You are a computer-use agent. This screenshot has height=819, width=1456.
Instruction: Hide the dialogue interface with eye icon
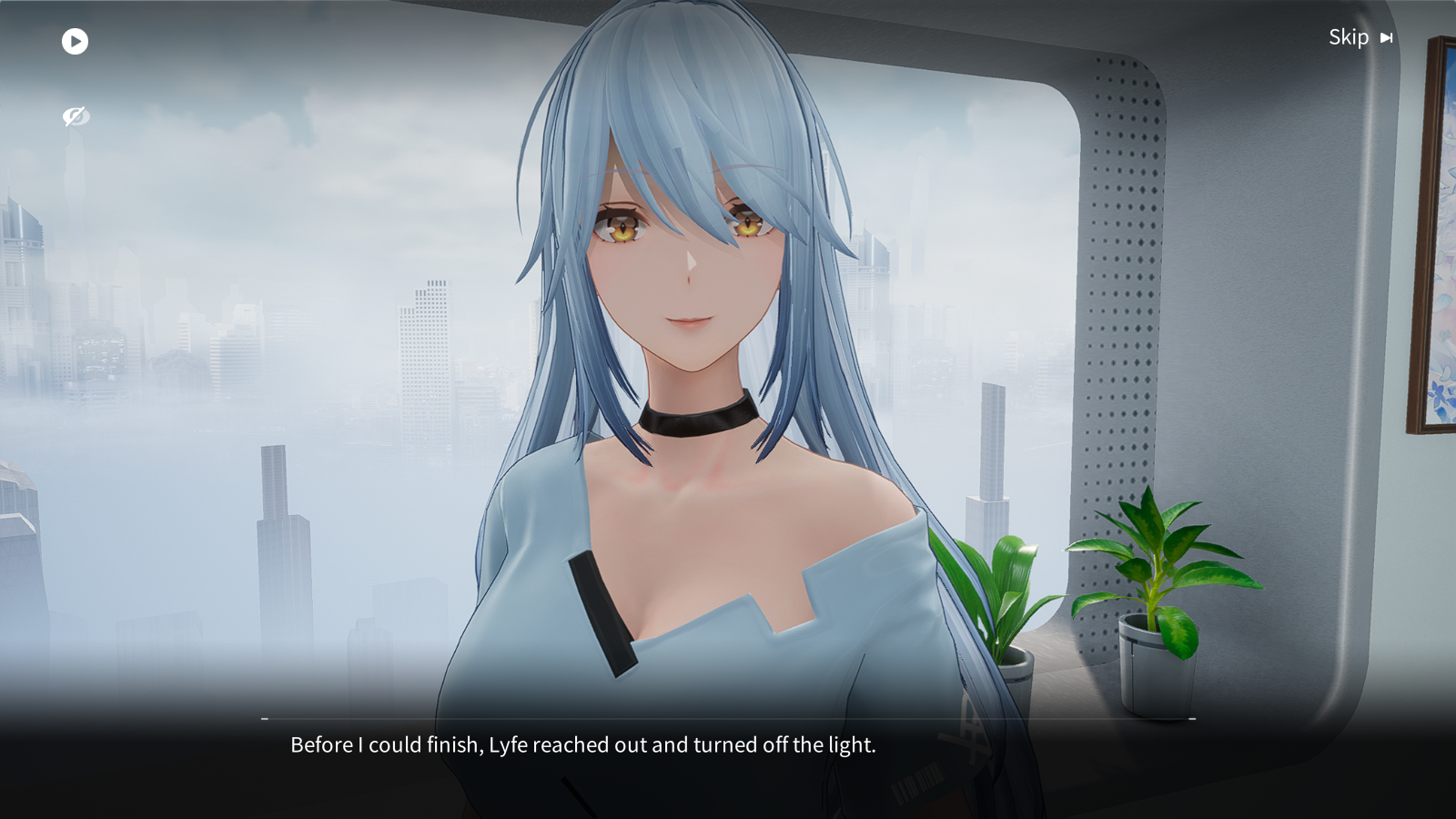click(76, 116)
